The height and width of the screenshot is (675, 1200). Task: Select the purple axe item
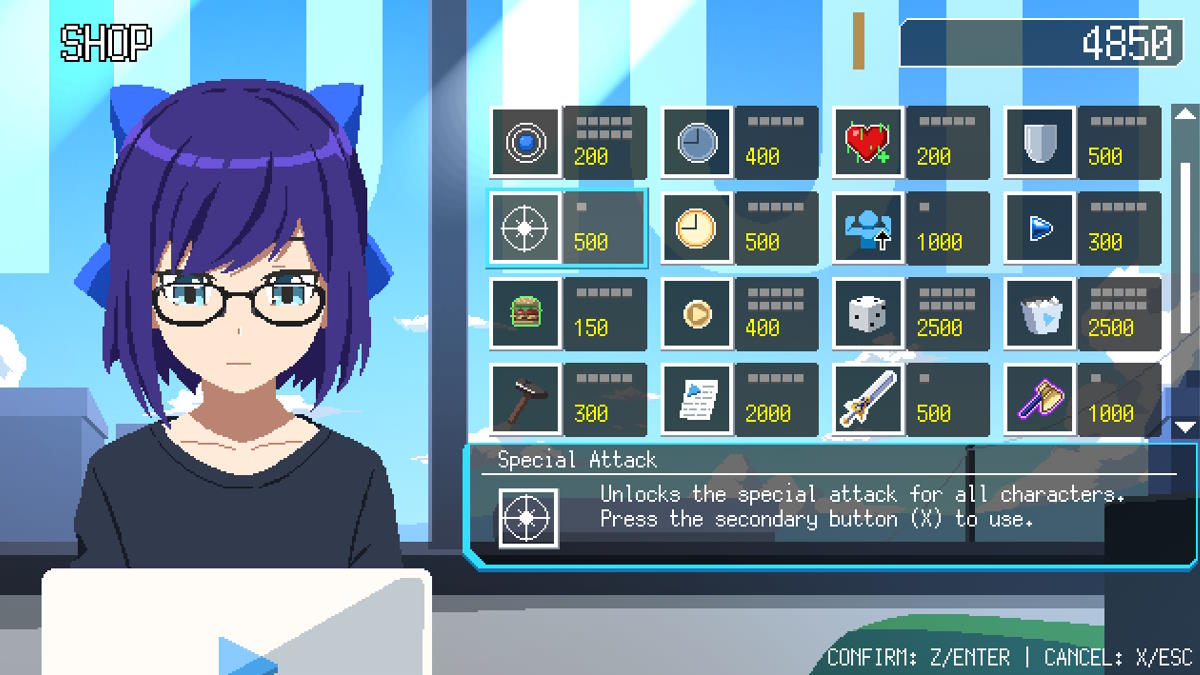[1039, 400]
